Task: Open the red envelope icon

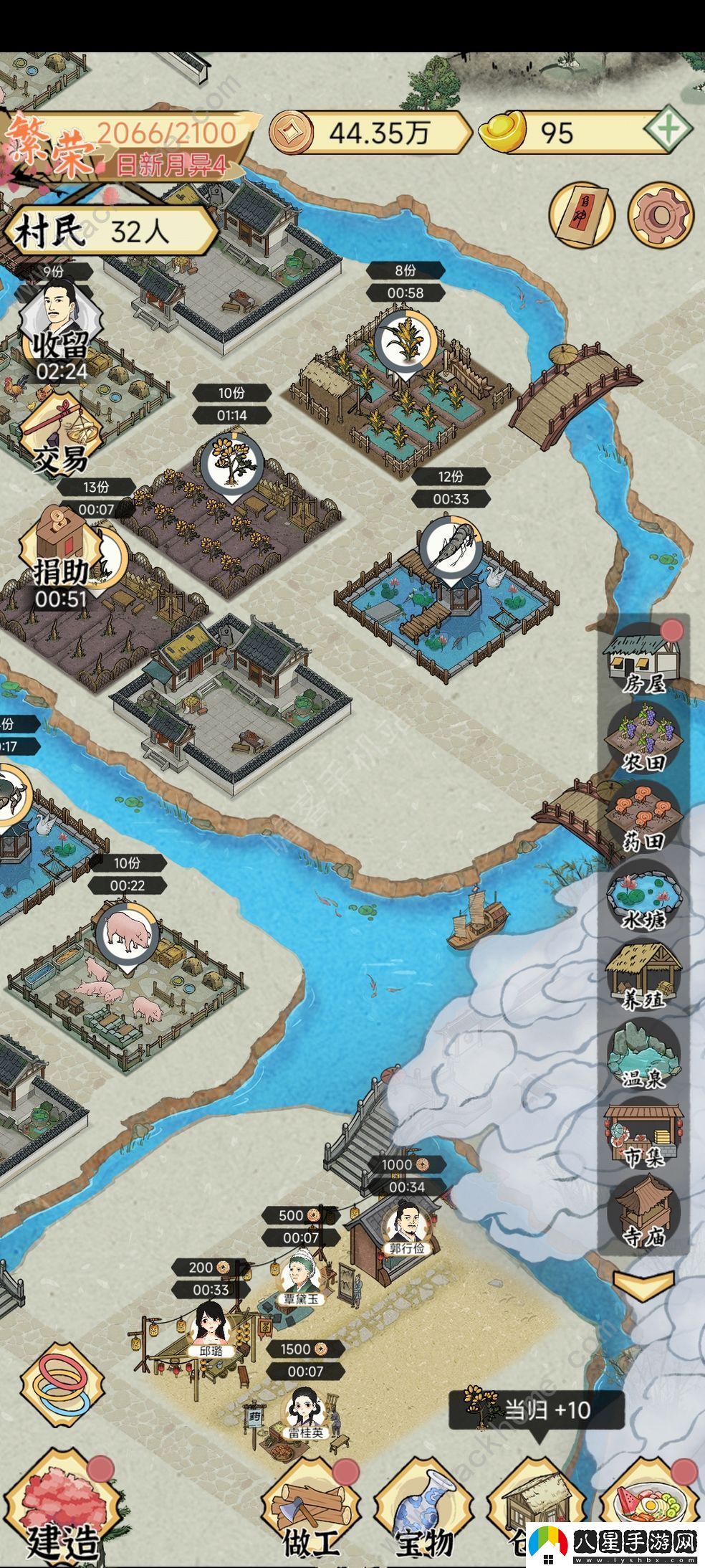Action: [x=581, y=214]
